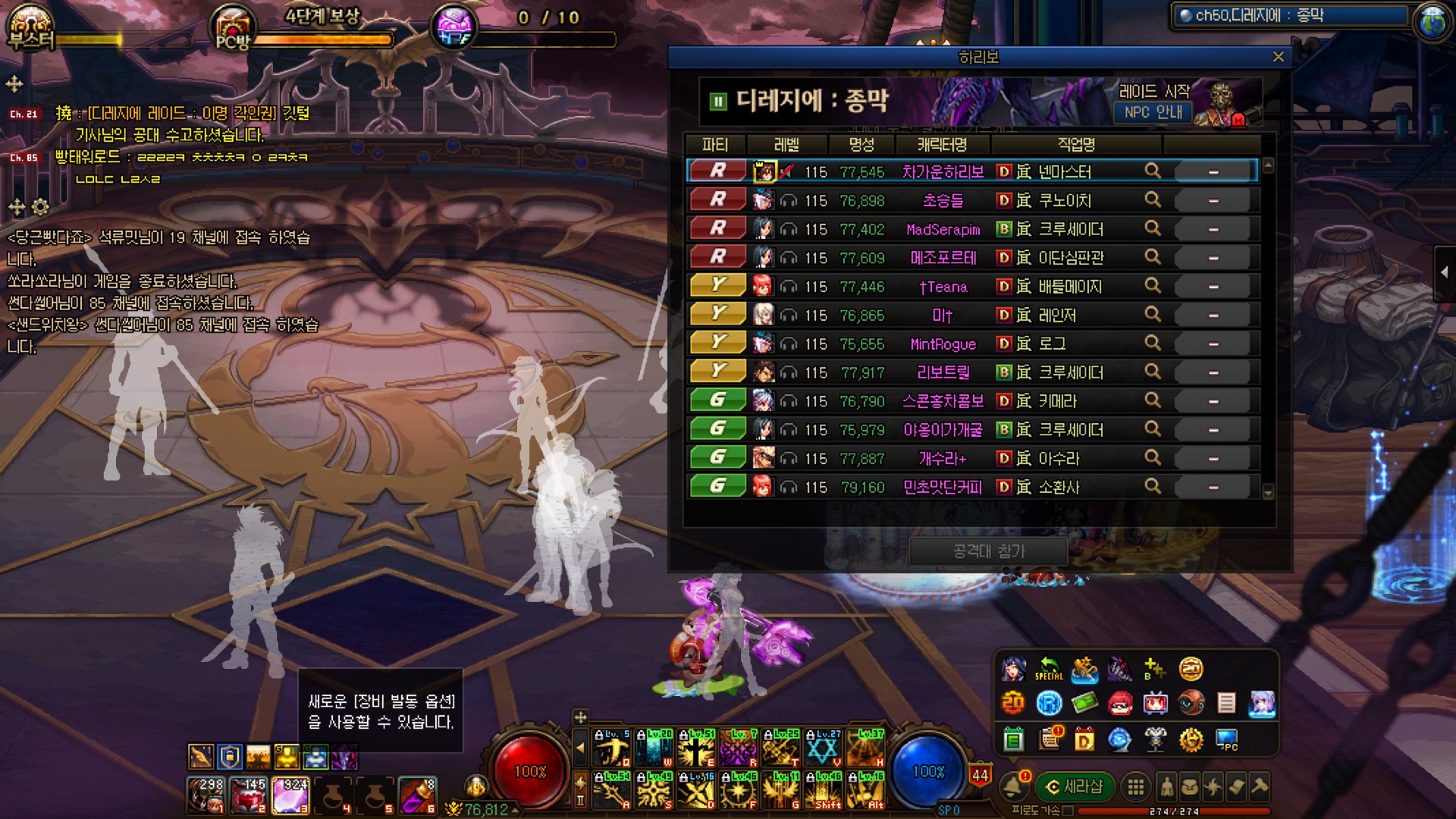This screenshot has width=1456, height=819.
Task: Toggle the 피로도 가속 checkbox
Action: pyautogui.click(x=1068, y=811)
